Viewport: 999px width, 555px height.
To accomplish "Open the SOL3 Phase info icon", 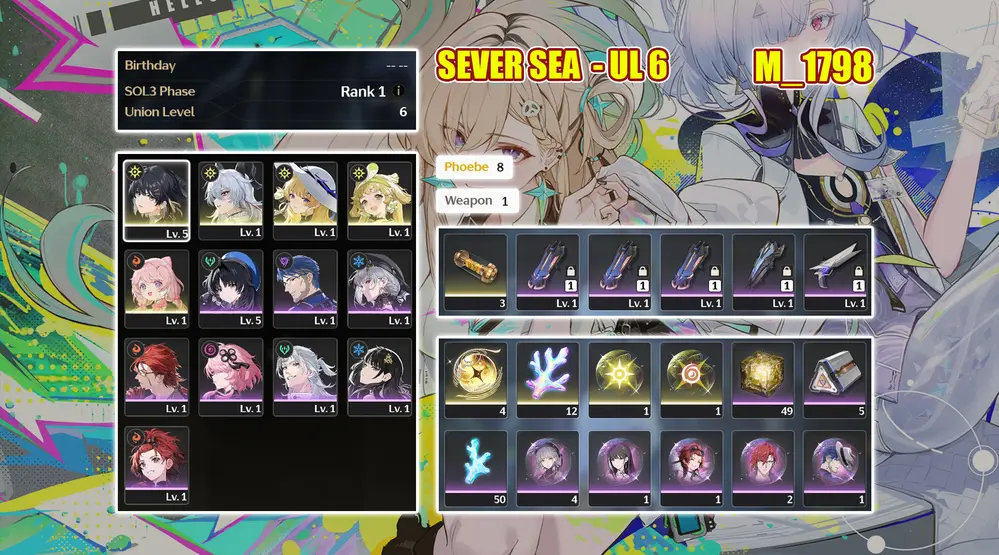I will (398, 91).
